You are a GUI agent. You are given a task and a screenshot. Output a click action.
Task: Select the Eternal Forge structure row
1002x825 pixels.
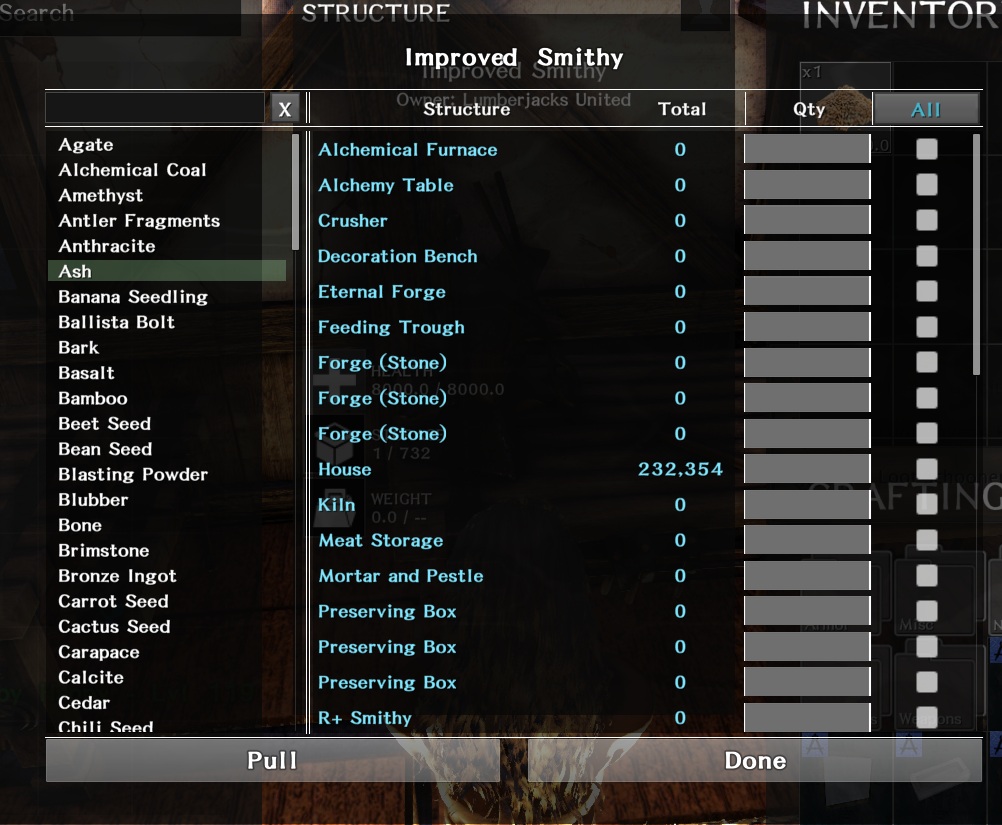[382, 292]
